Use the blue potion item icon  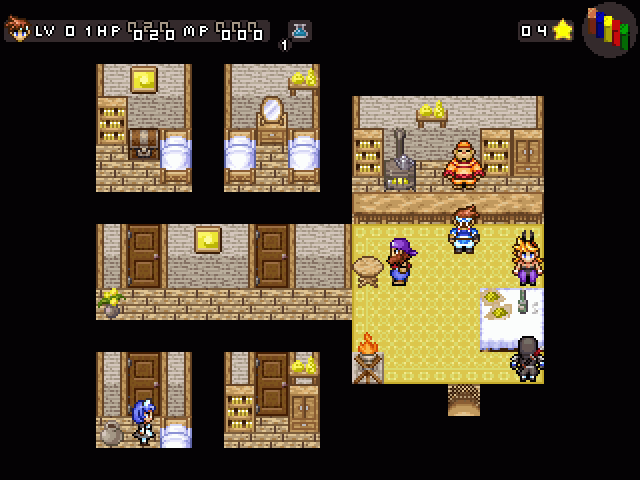(299, 30)
